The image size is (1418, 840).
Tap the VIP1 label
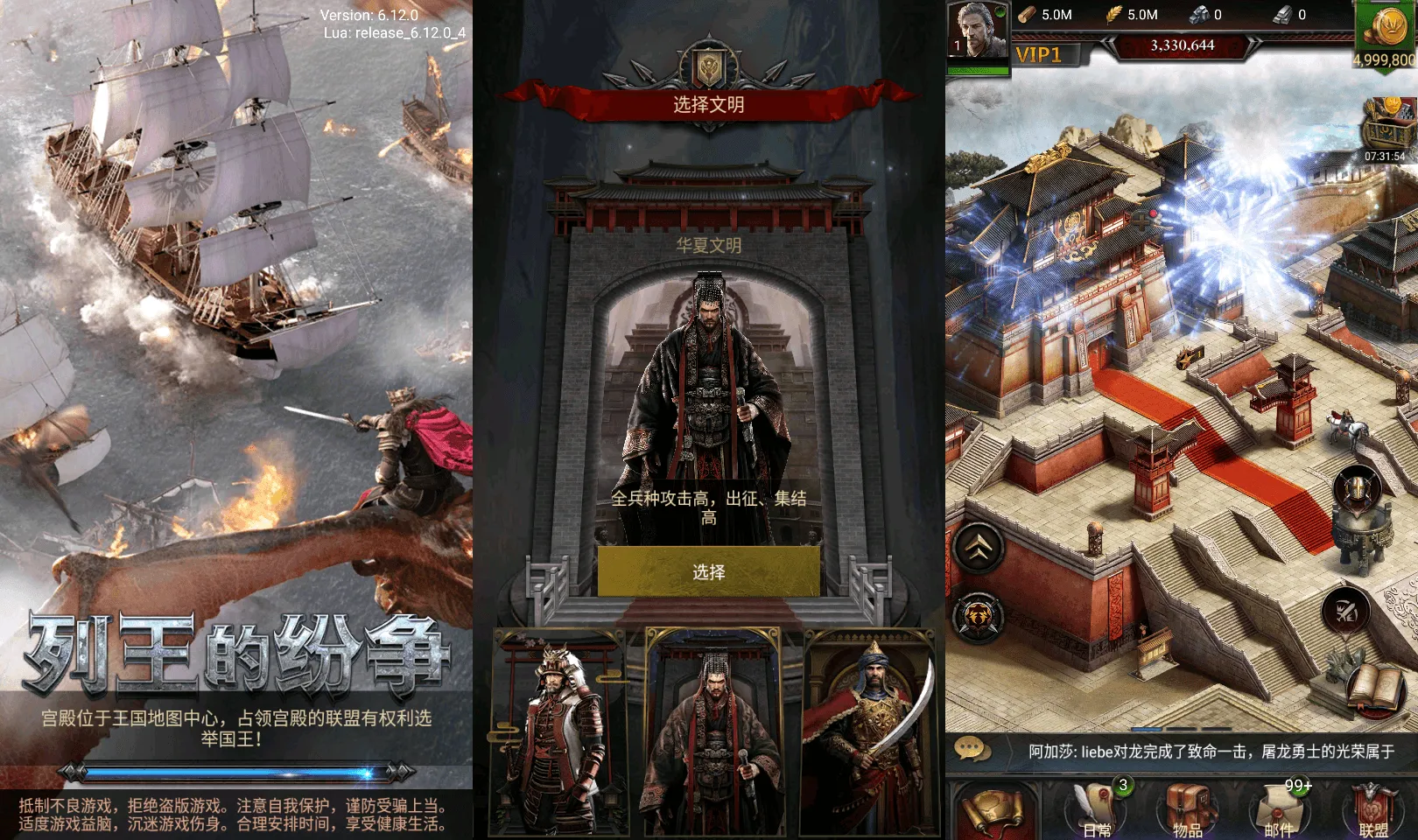click(x=1037, y=54)
